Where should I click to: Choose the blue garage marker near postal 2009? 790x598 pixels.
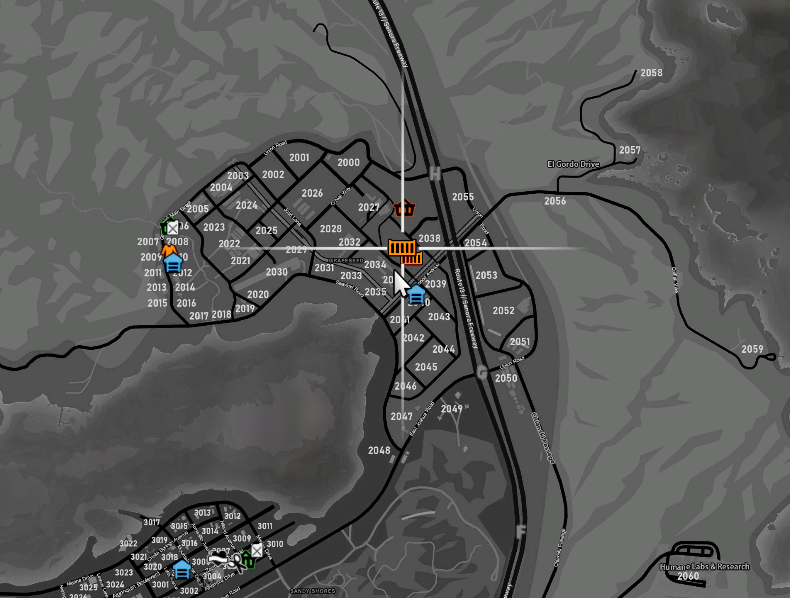(x=173, y=263)
